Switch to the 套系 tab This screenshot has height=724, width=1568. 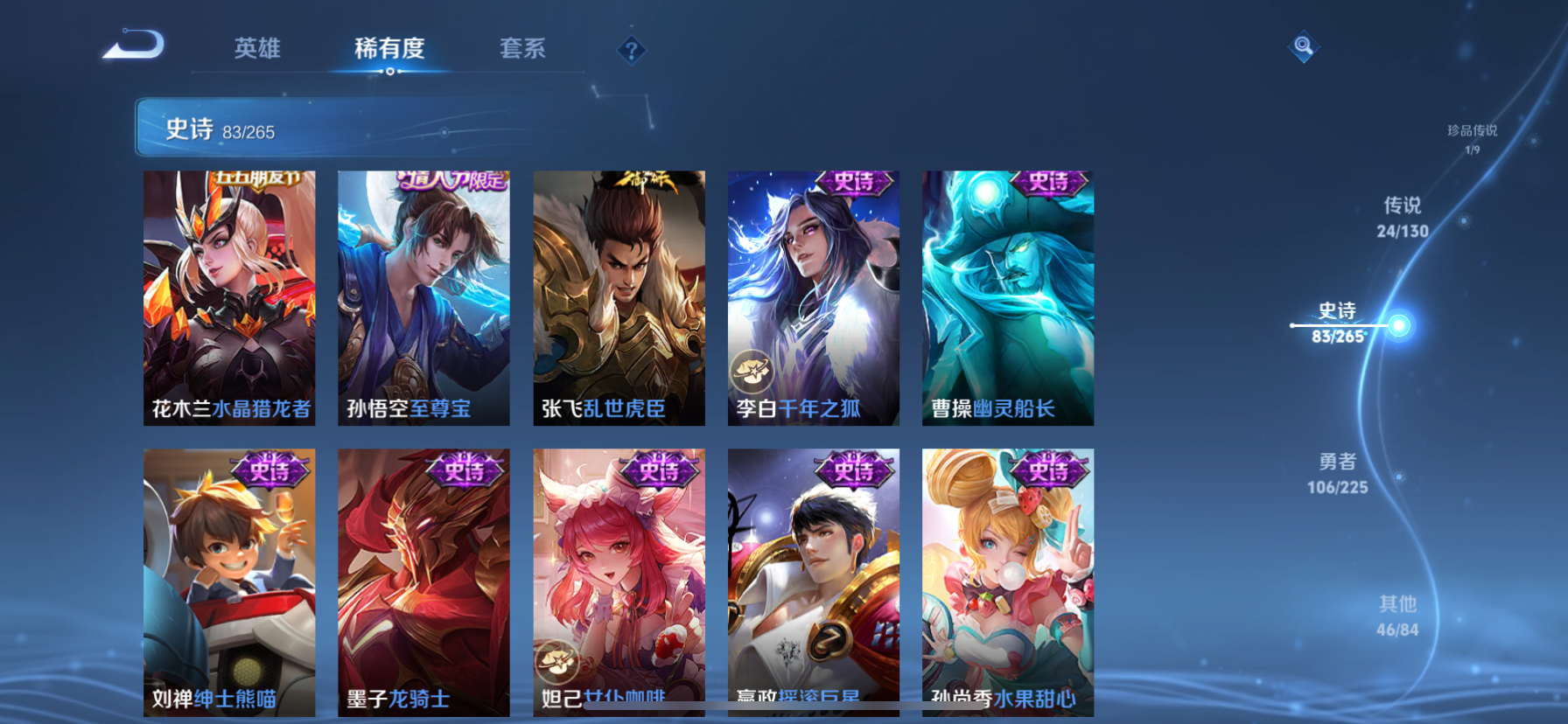(522, 50)
